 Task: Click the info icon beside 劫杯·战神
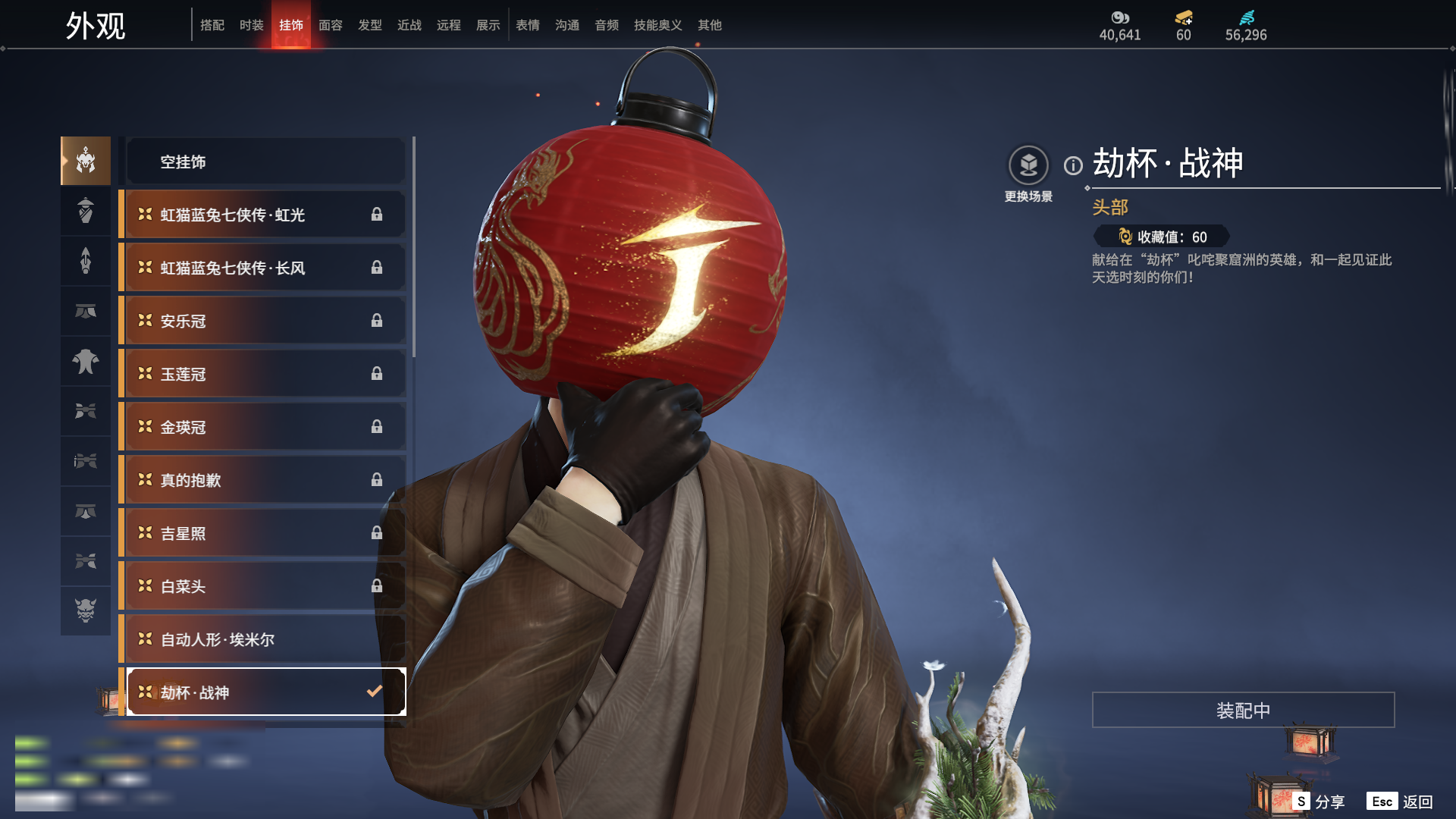(1073, 165)
